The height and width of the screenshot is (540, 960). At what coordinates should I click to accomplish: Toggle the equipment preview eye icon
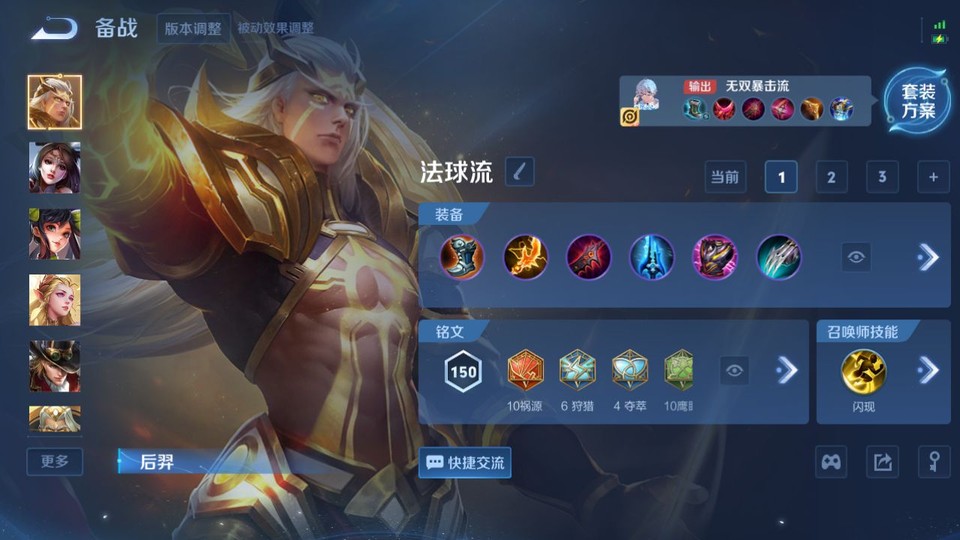(x=856, y=257)
